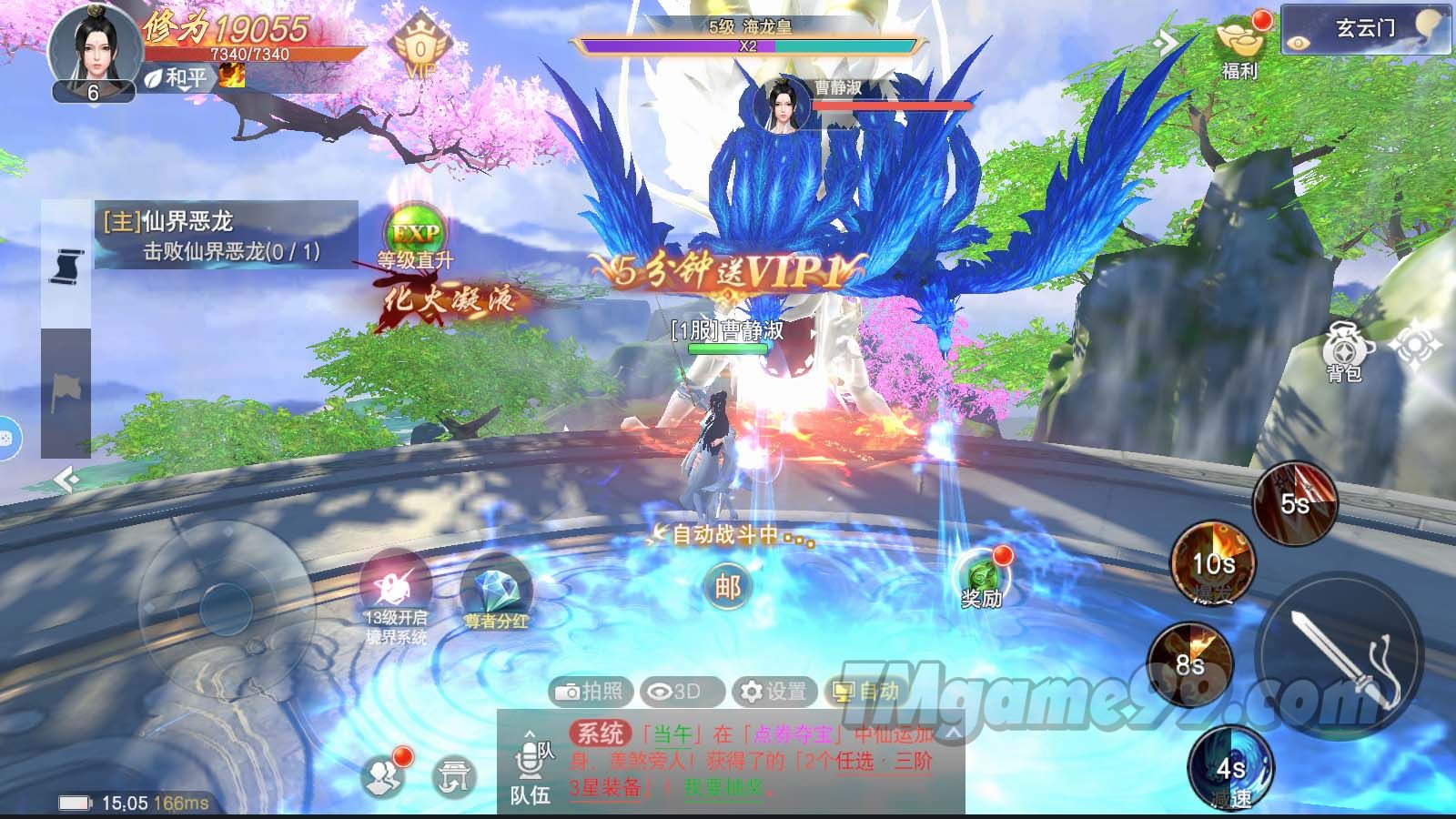The width and height of the screenshot is (1456, 819).
Task: Toggle 自动 auto-battle
Action: 867,692
